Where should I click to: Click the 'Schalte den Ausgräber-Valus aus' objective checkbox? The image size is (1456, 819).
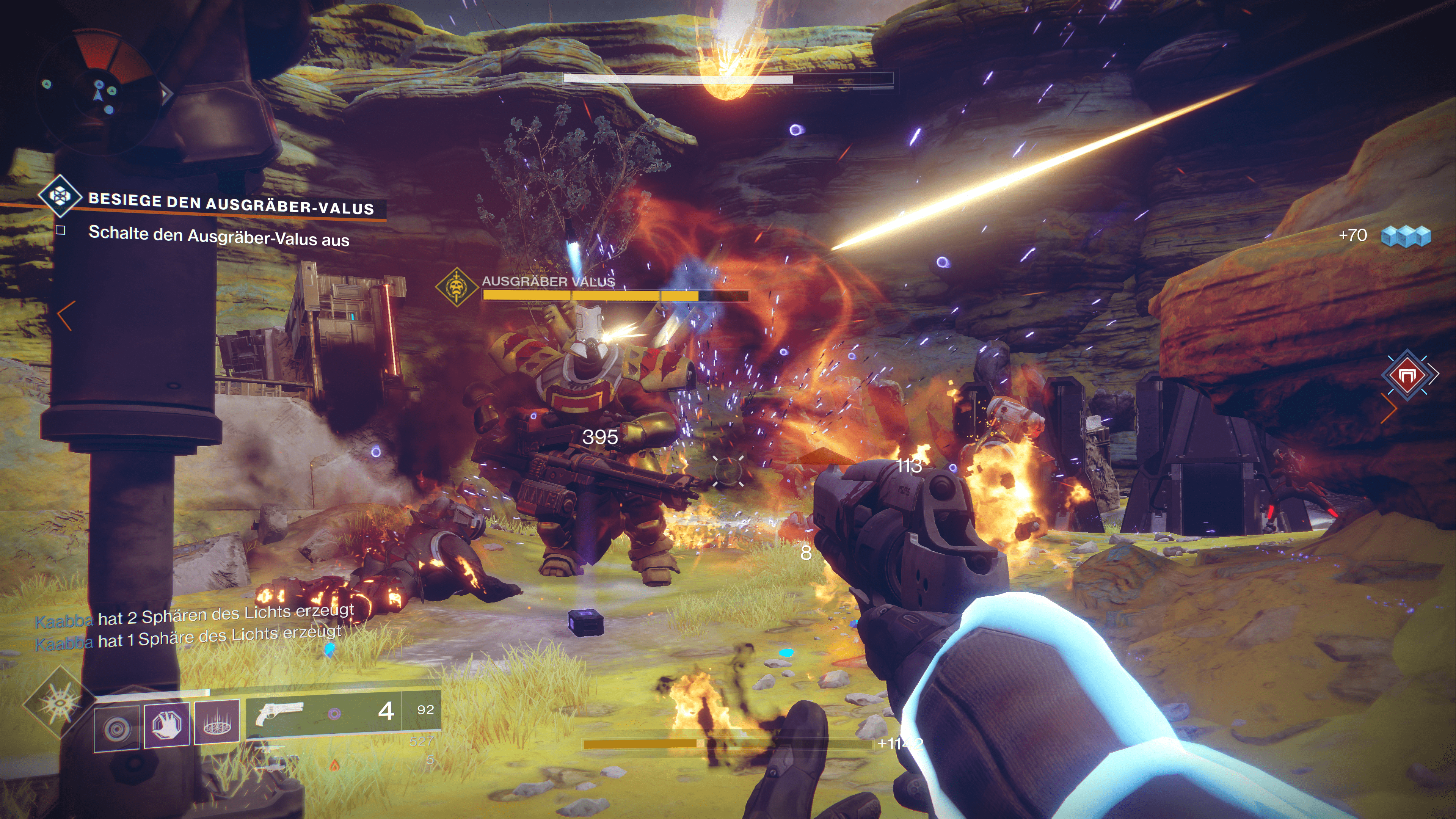point(61,230)
